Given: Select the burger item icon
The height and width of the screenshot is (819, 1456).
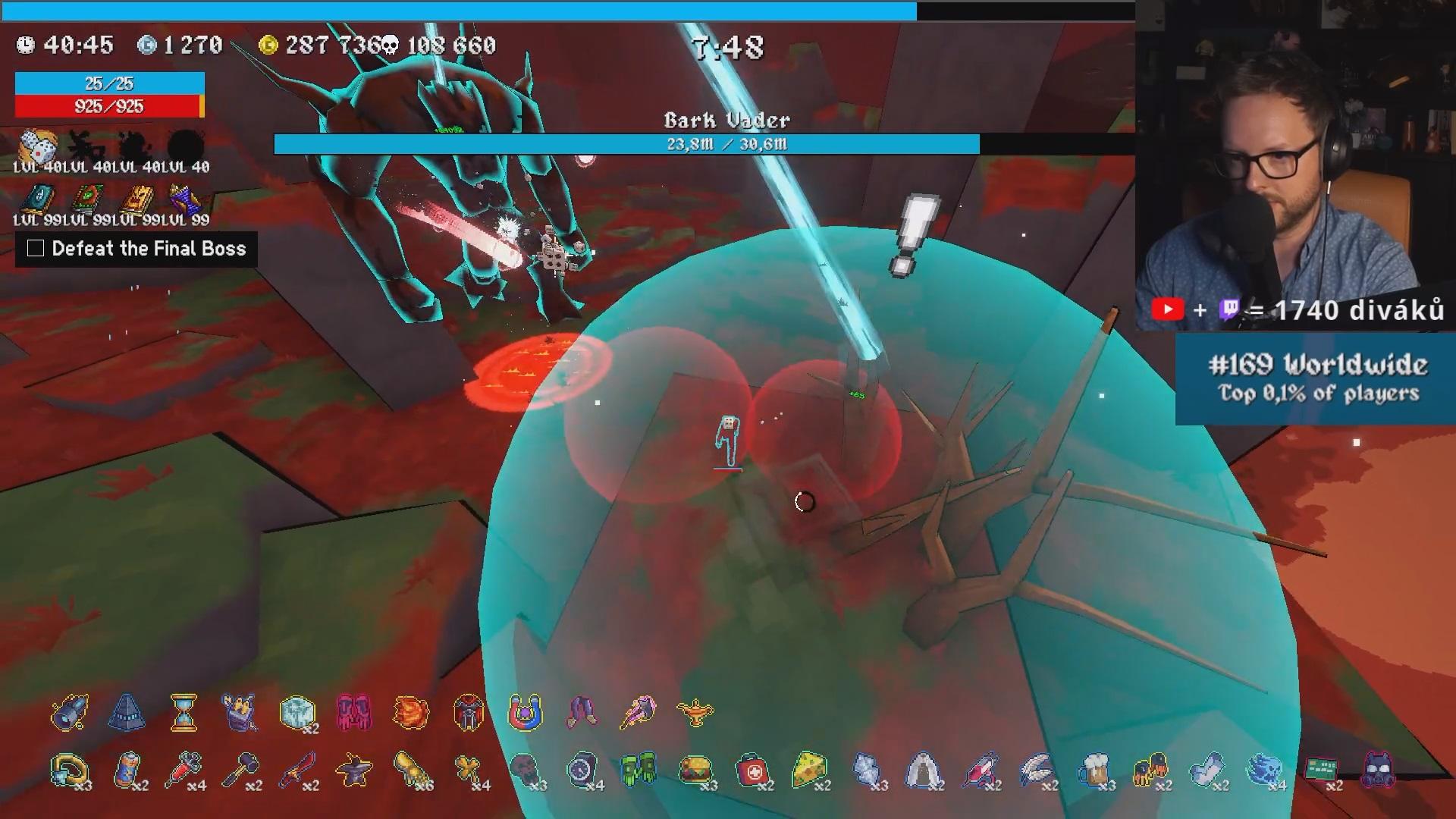Looking at the screenshot, I should tap(695, 770).
